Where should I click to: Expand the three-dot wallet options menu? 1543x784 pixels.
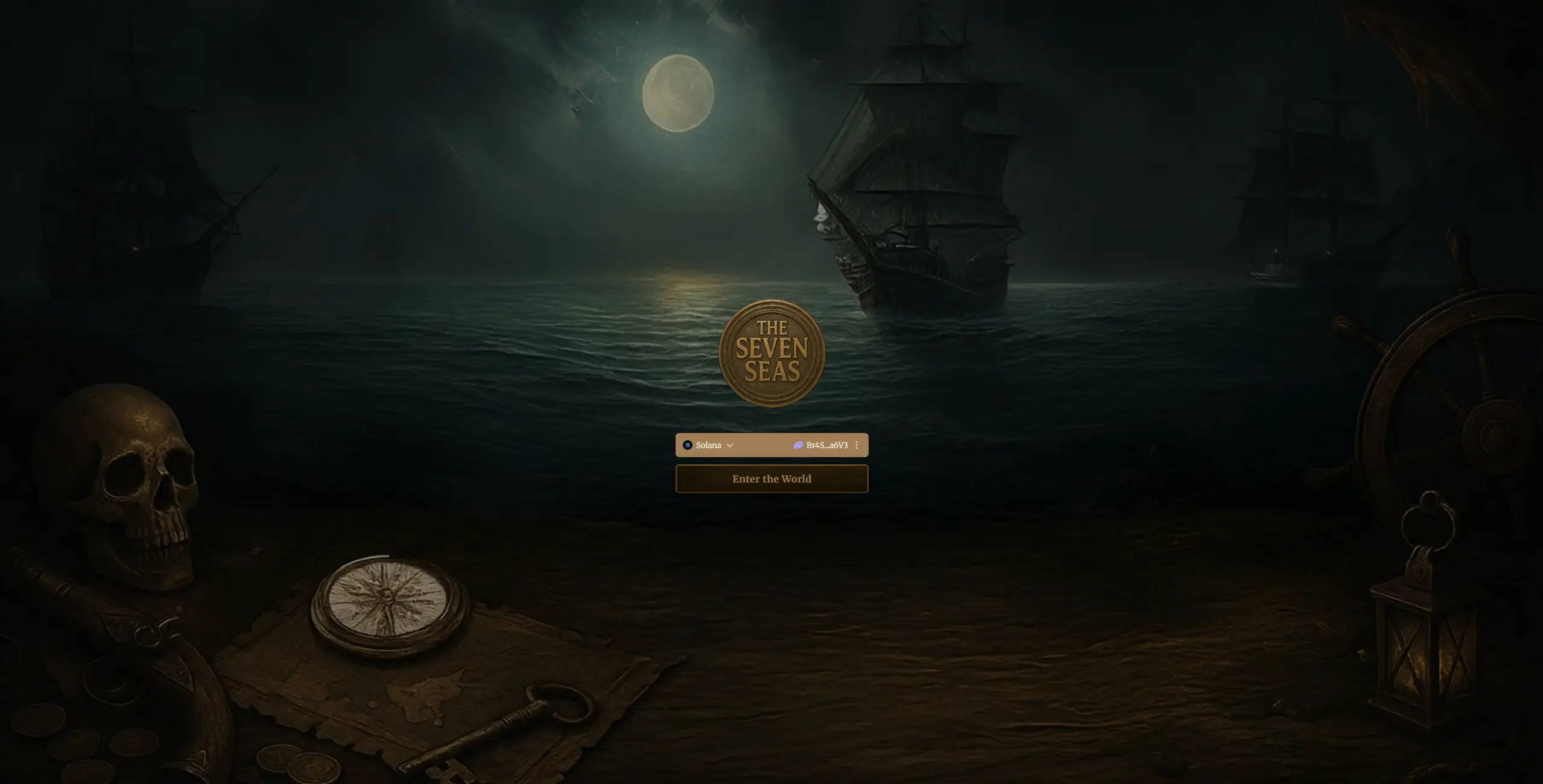(x=855, y=445)
